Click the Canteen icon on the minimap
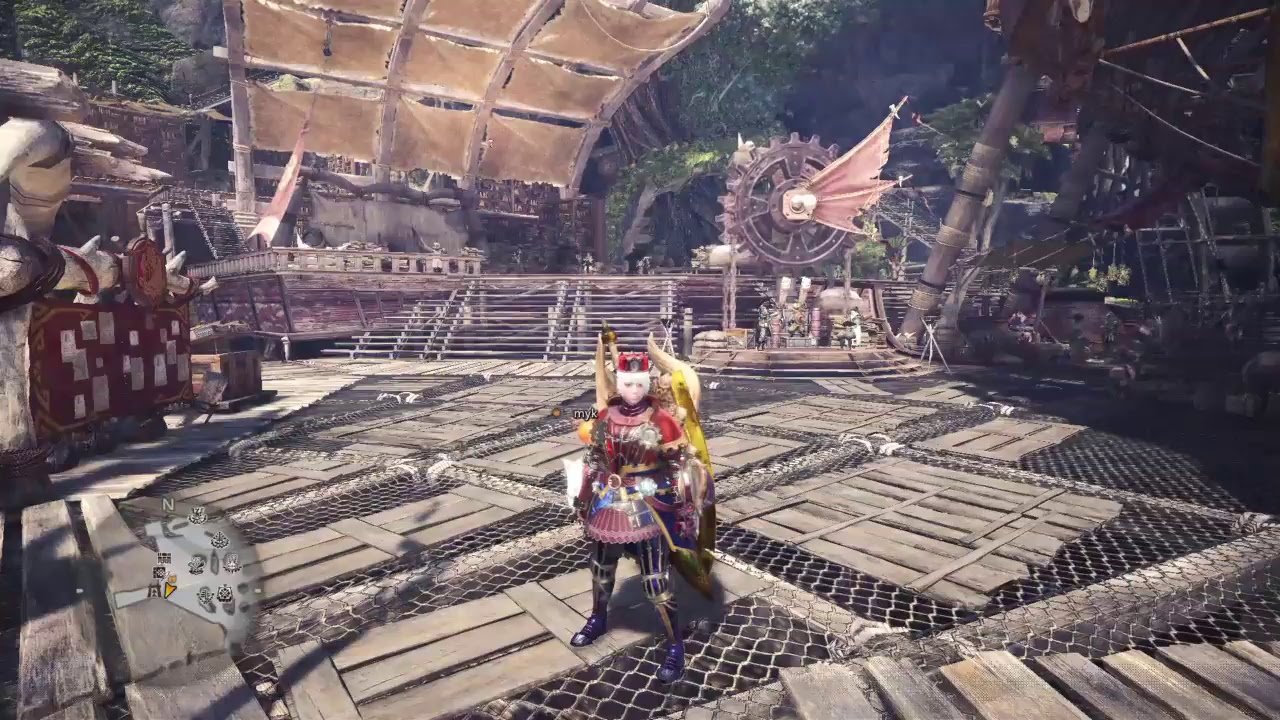The image size is (1280, 720). [x=197, y=564]
